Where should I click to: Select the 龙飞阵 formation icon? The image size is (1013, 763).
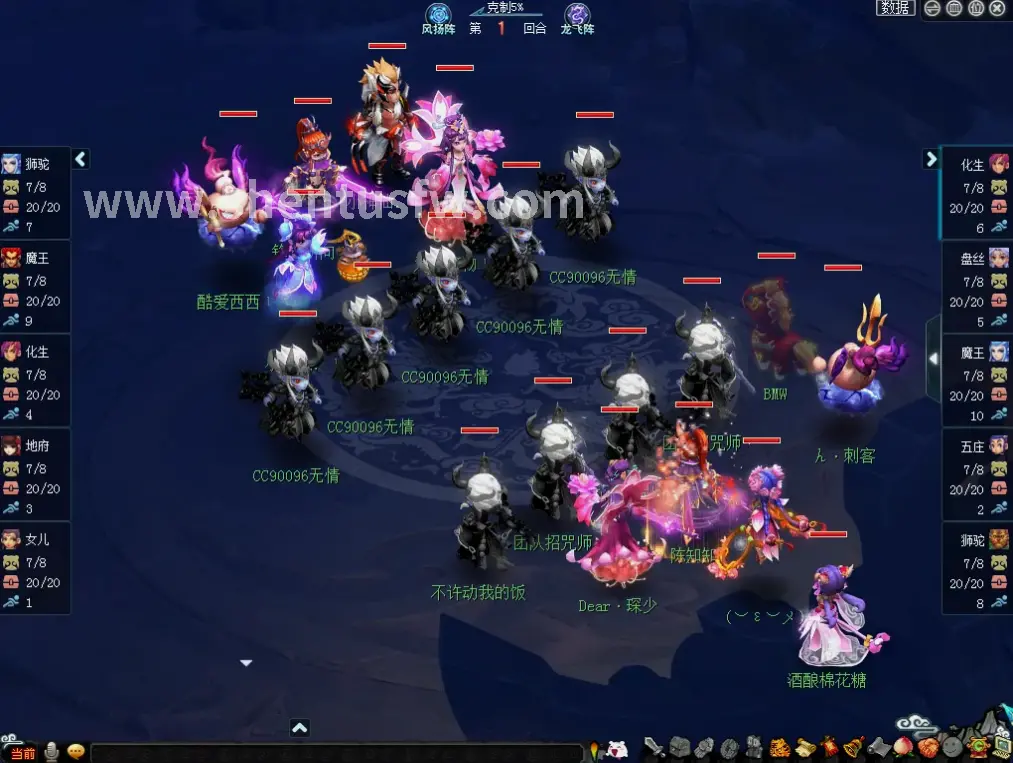click(x=577, y=14)
